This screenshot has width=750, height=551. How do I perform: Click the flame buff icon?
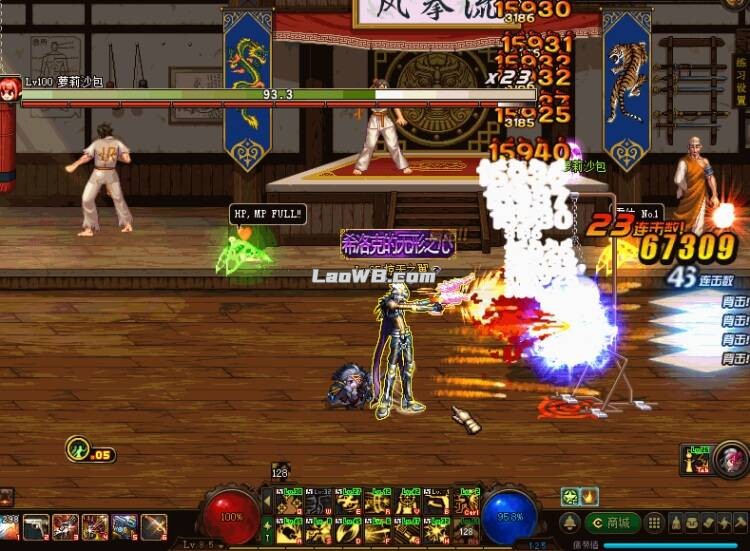coord(589,496)
